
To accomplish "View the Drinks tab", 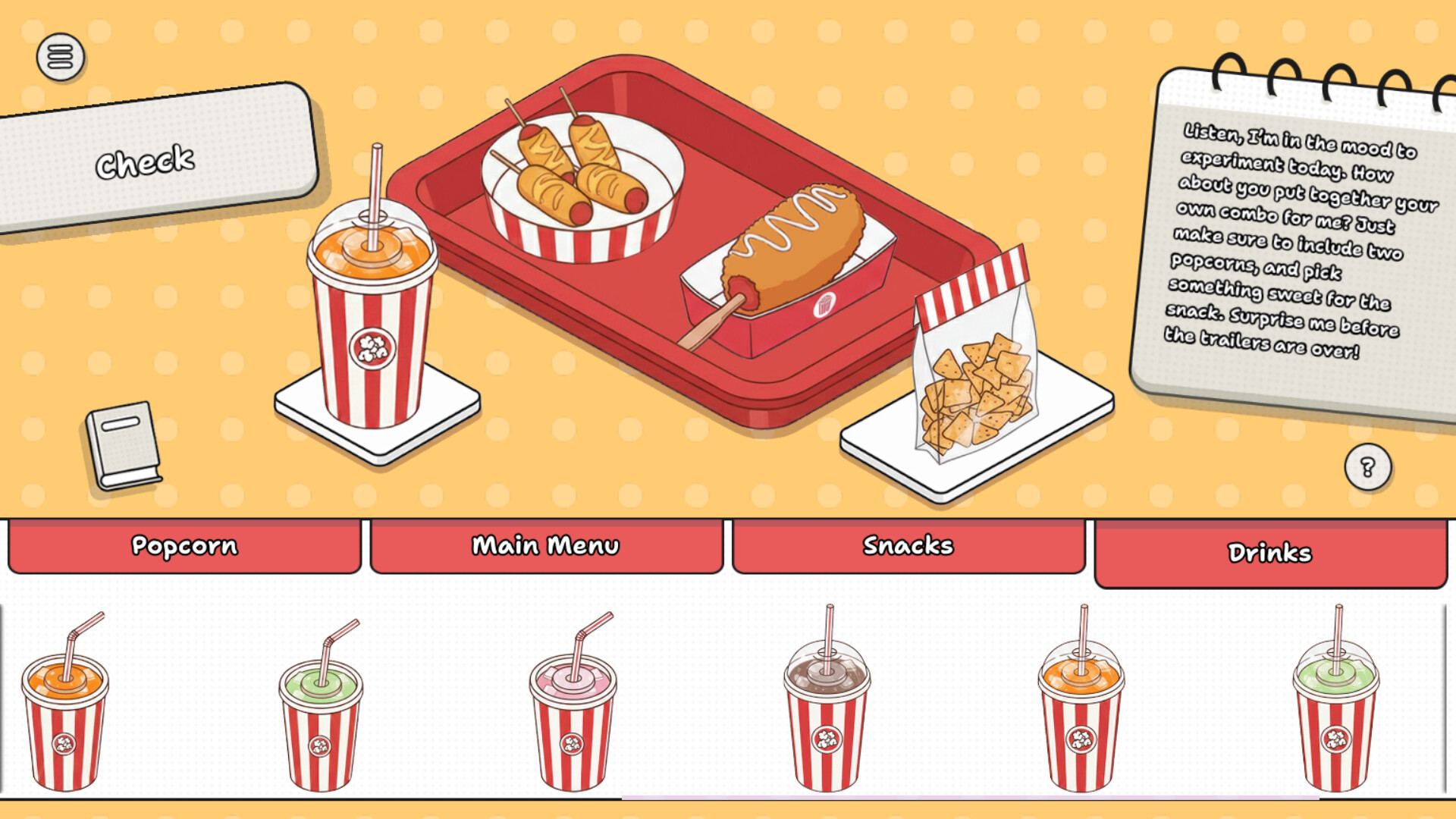I will 1271,553.
